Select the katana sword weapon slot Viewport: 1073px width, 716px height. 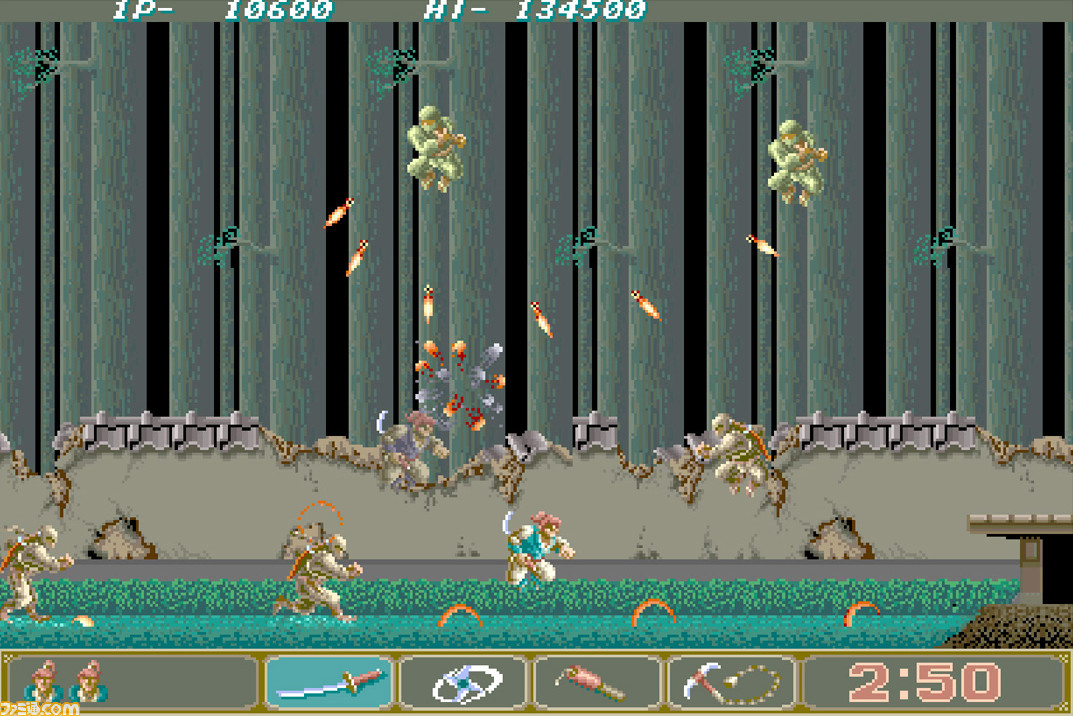331,683
